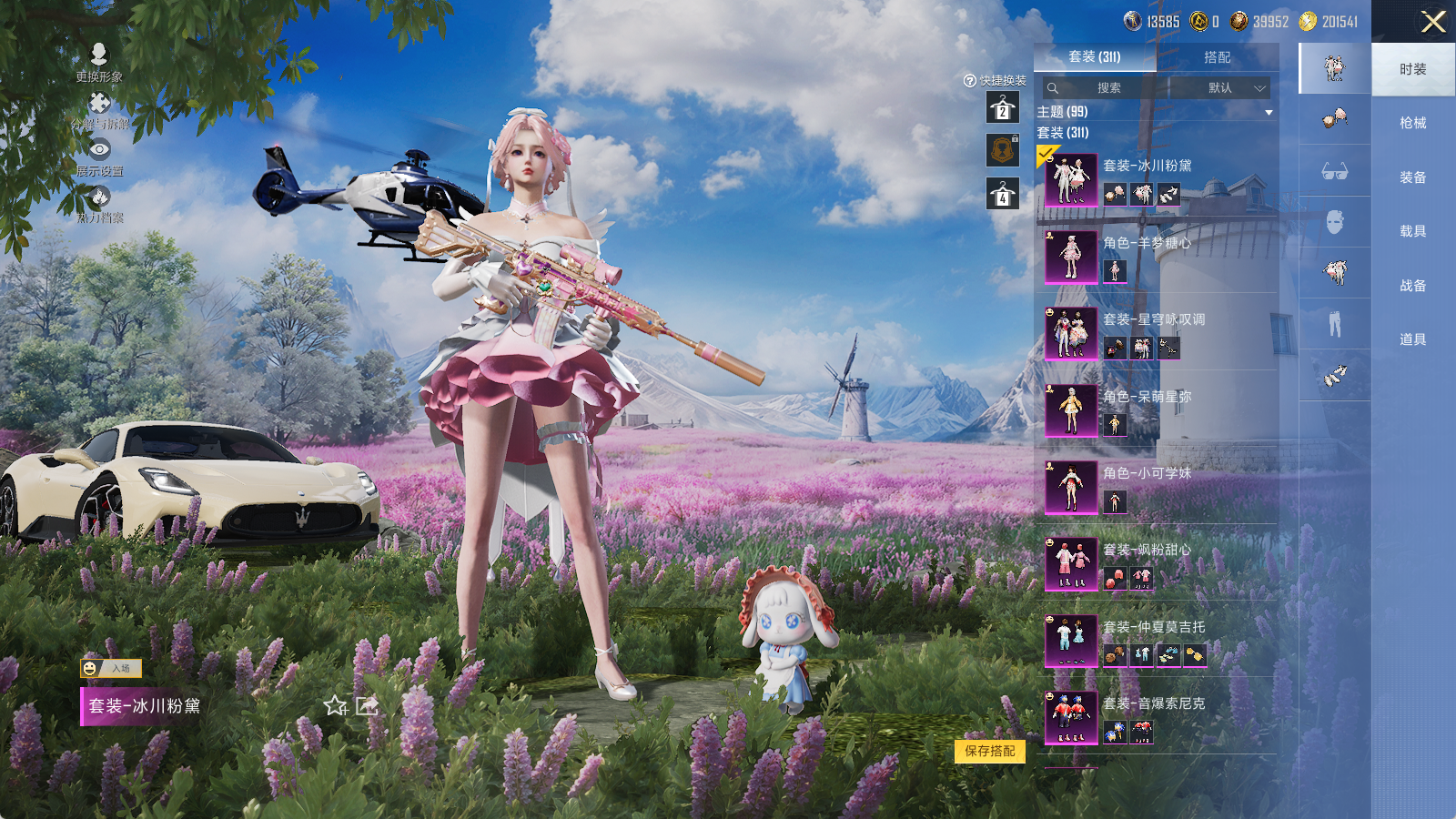Open 更换形象 character change
Viewport: 1456px width, 819px height.
tap(99, 62)
